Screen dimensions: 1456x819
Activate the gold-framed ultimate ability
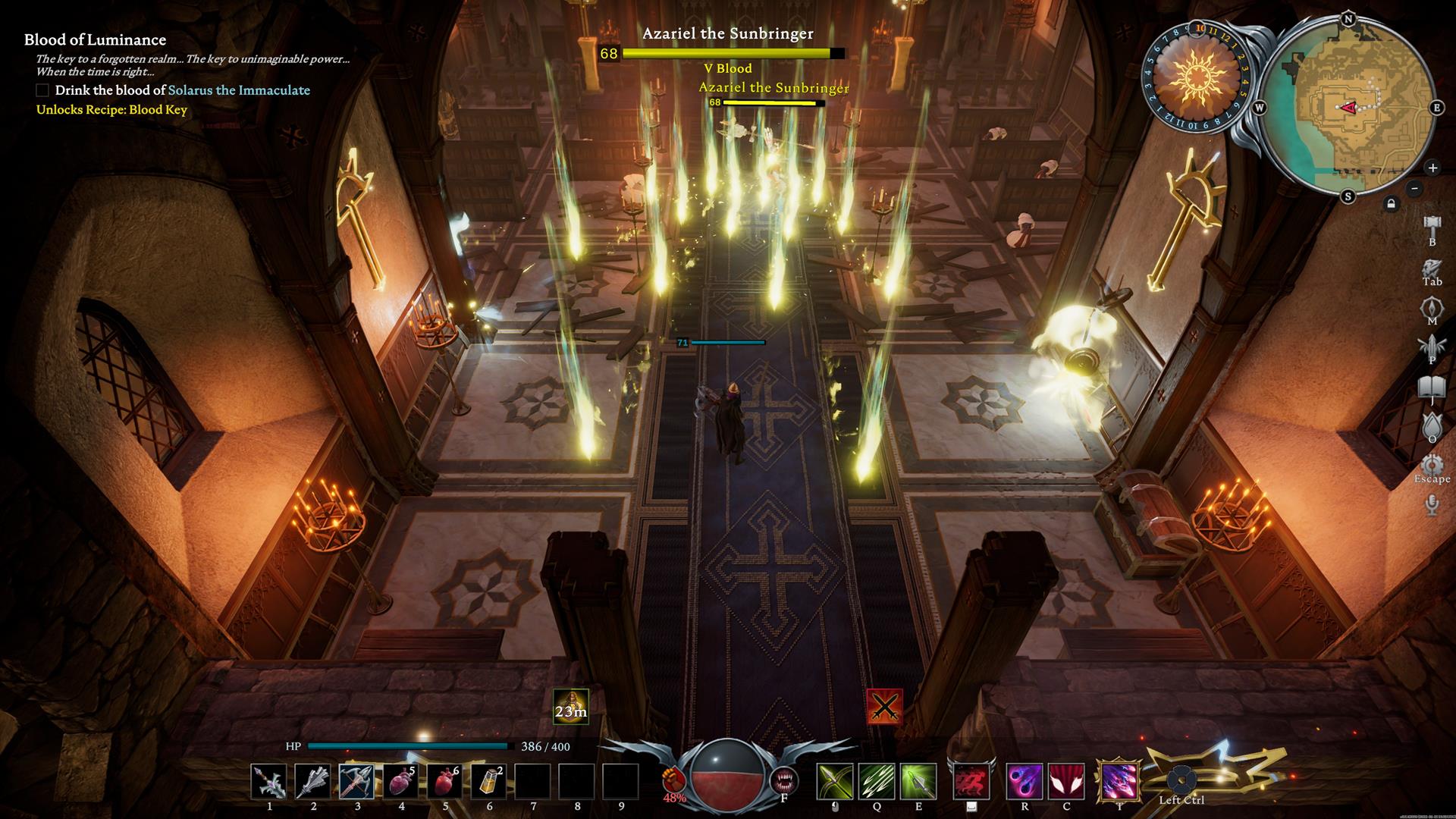click(x=1119, y=782)
